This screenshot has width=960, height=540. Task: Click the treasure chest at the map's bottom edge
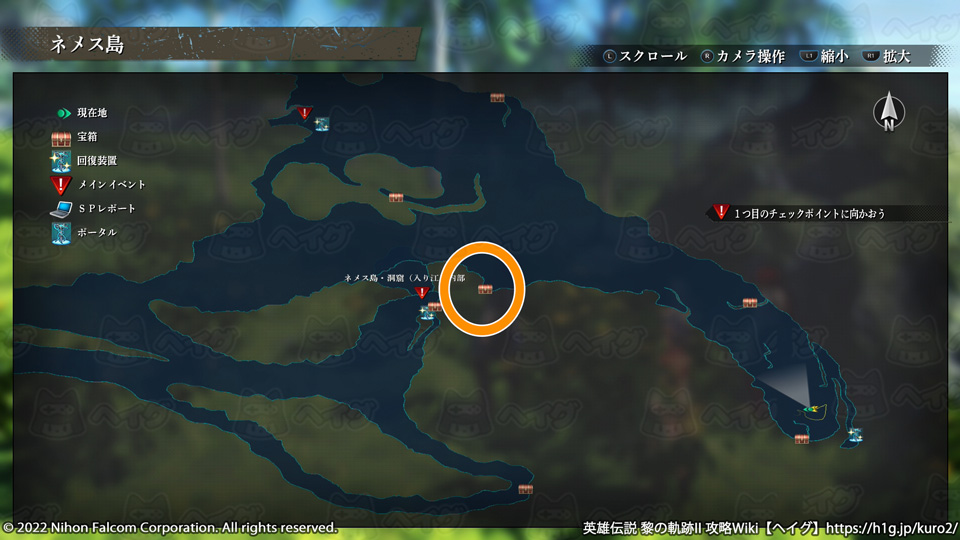coord(525,489)
